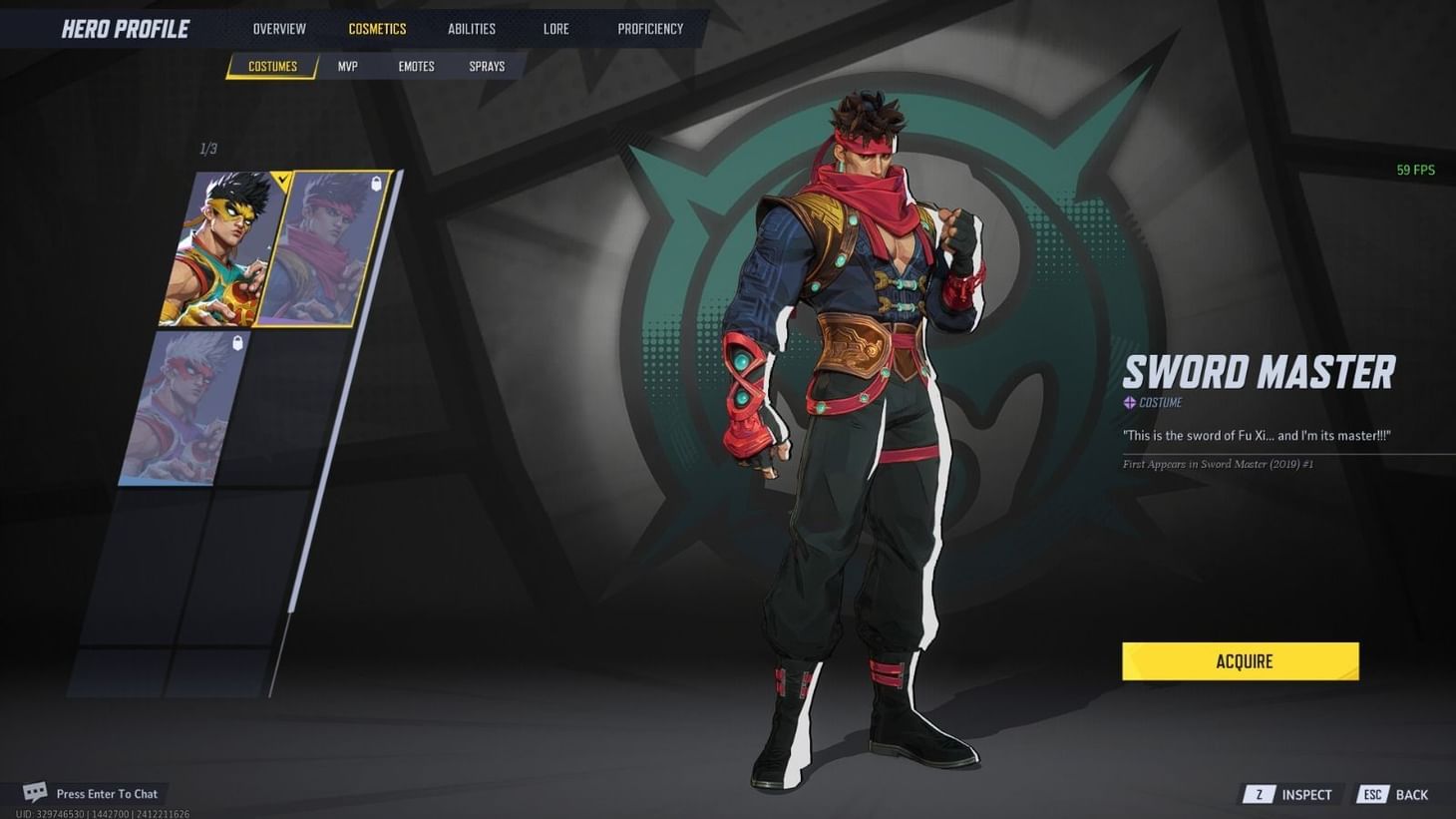Click the Z key icon next to Inspect
Screen dimensions: 1456x819
point(1258,794)
